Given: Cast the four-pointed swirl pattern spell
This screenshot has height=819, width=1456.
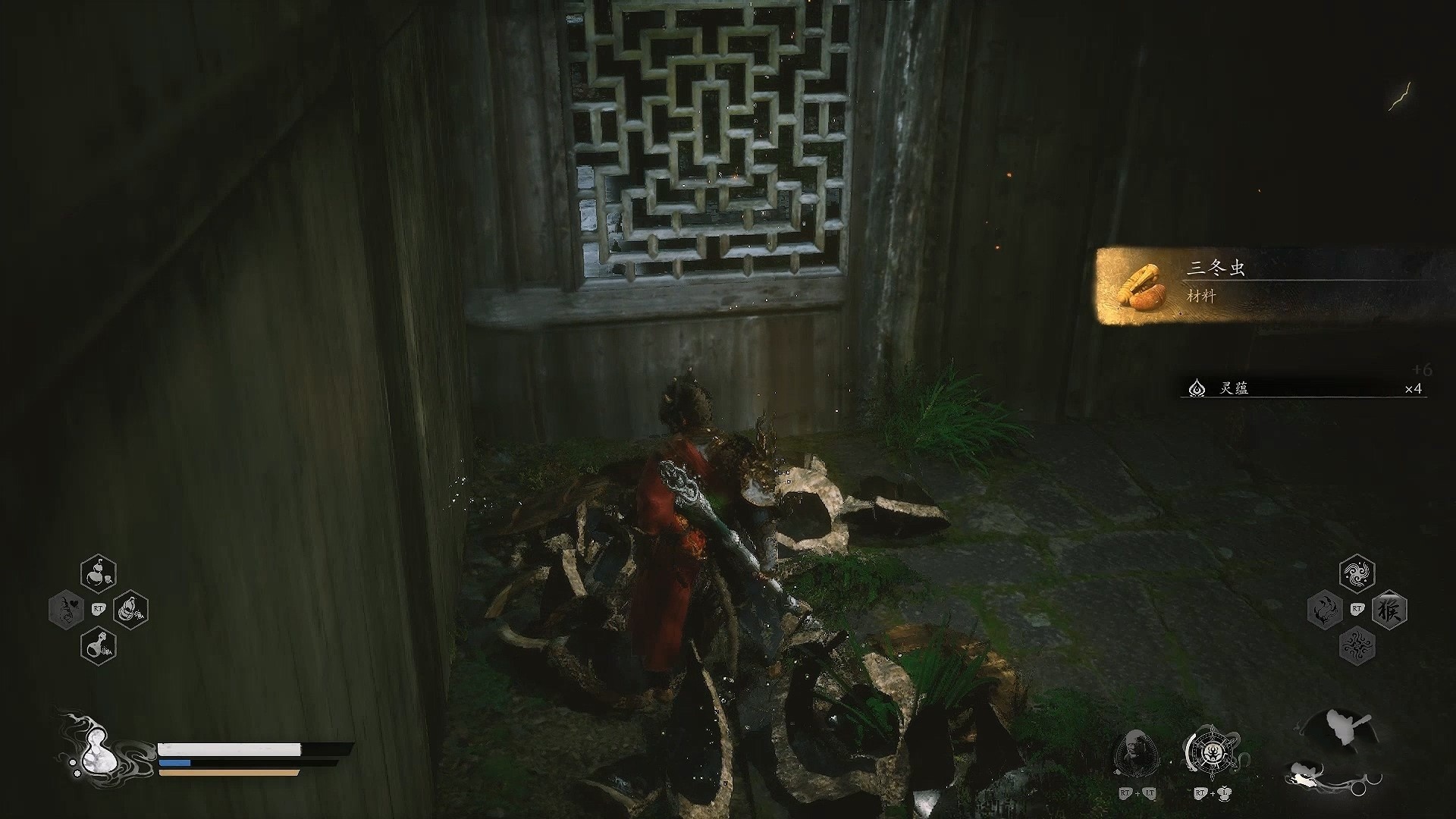Looking at the screenshot, I should coord(1357,646).
